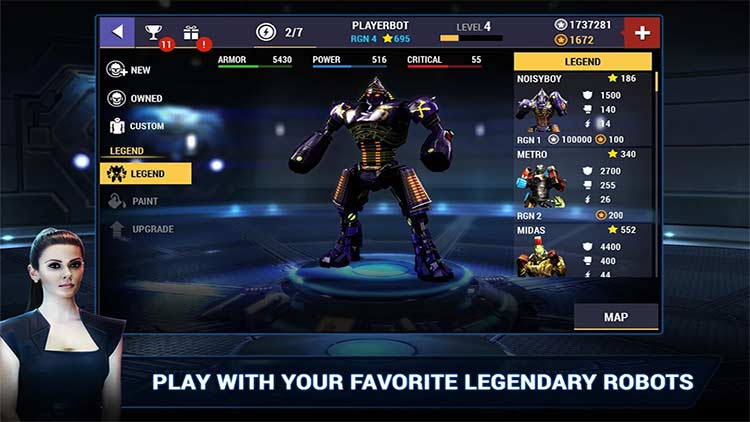The image size is (750, 422).
Task: Open the gift box rewards
Action: click(191, 33)
